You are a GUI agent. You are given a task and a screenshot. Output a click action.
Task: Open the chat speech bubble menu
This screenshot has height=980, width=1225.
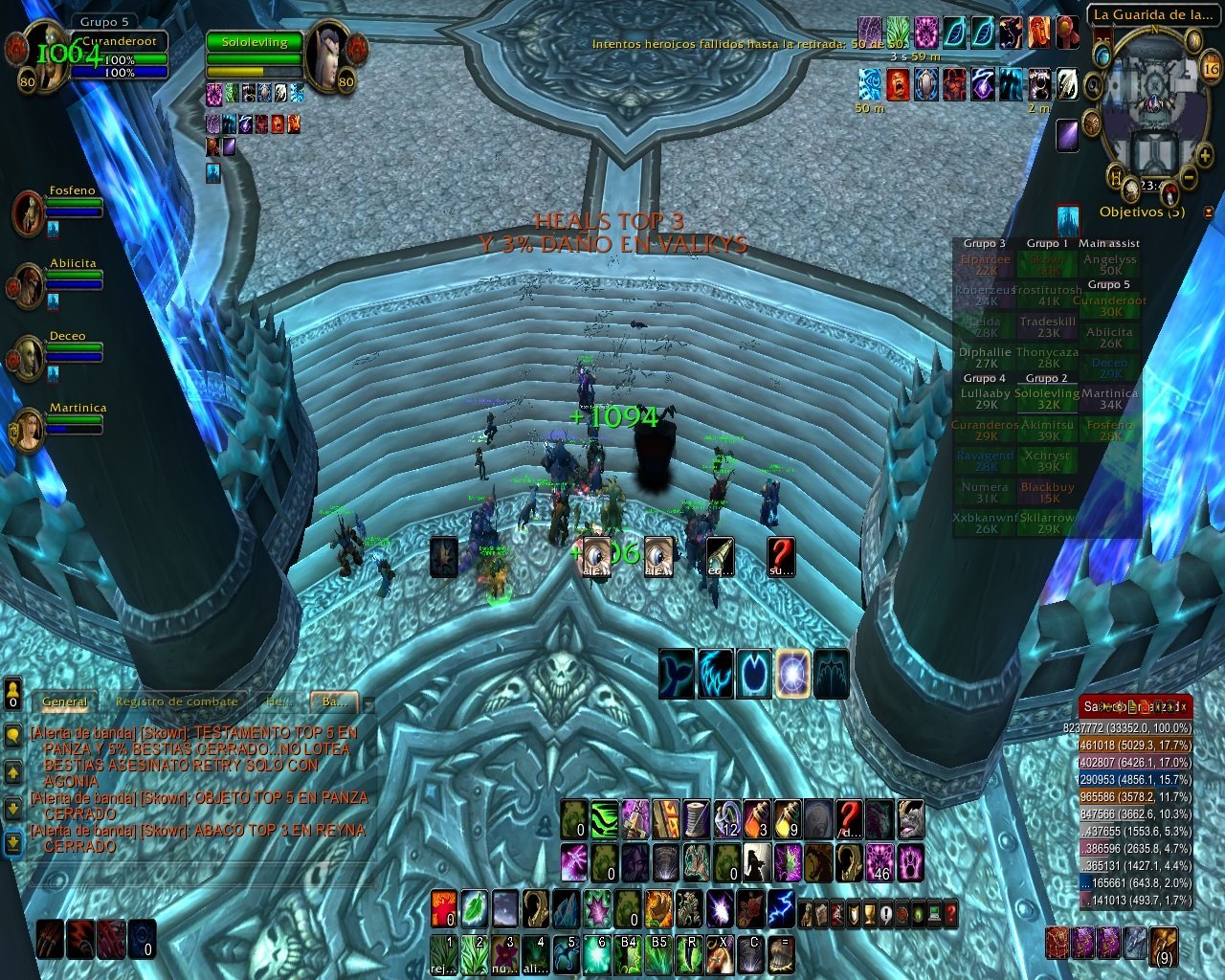click(x=13, y=735)
